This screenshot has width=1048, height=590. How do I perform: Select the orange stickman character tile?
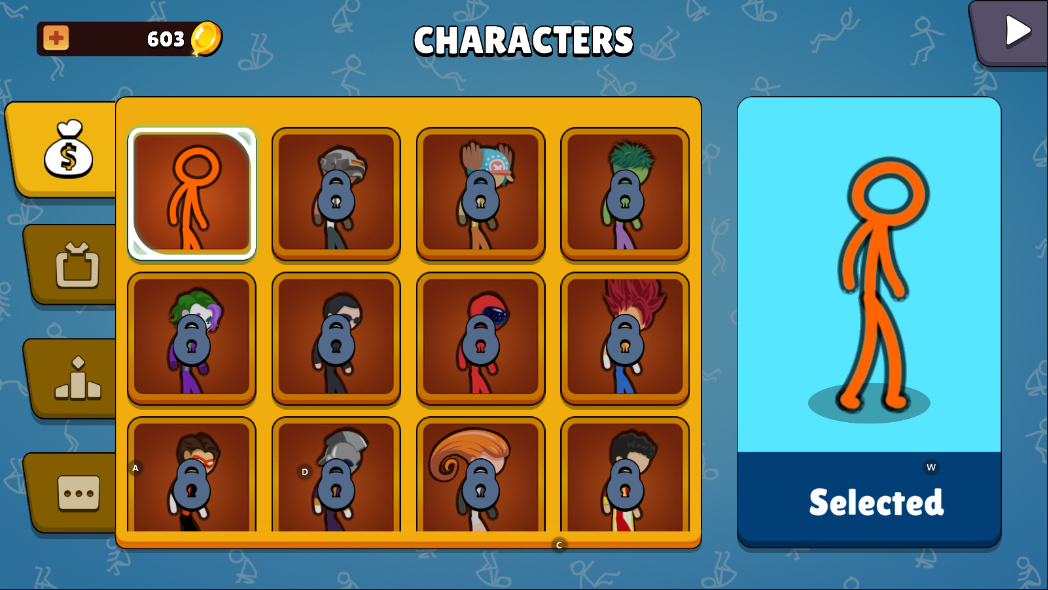[192, 193]
